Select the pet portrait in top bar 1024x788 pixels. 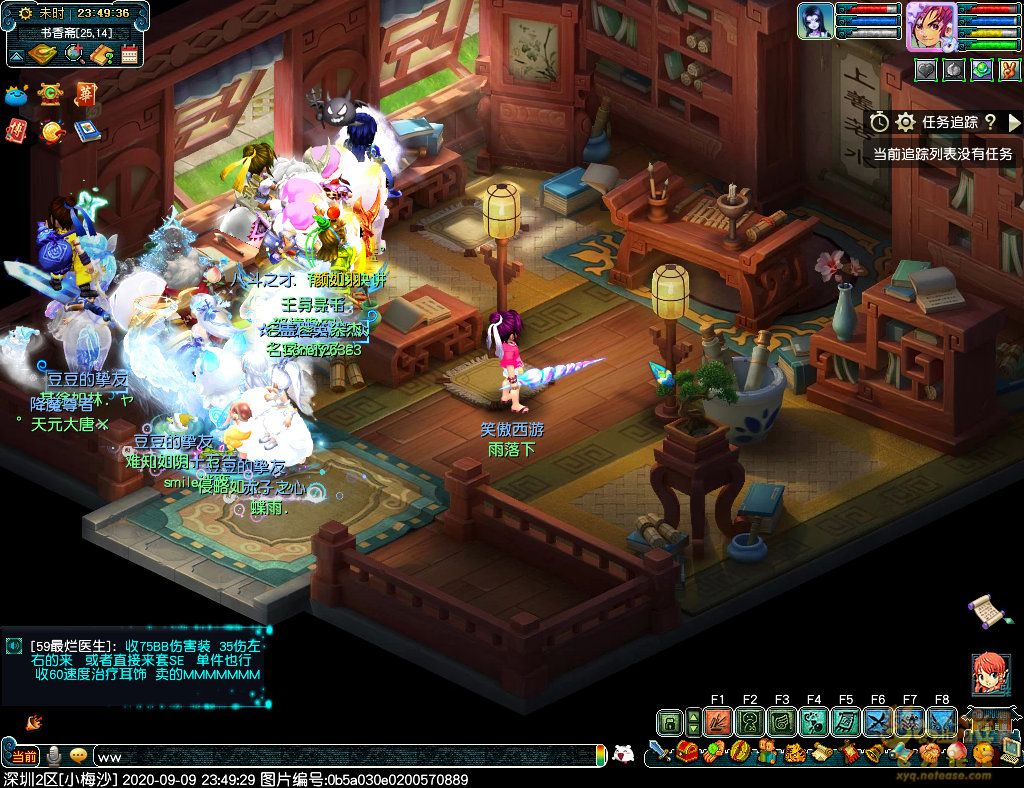(x=815, y=22)
